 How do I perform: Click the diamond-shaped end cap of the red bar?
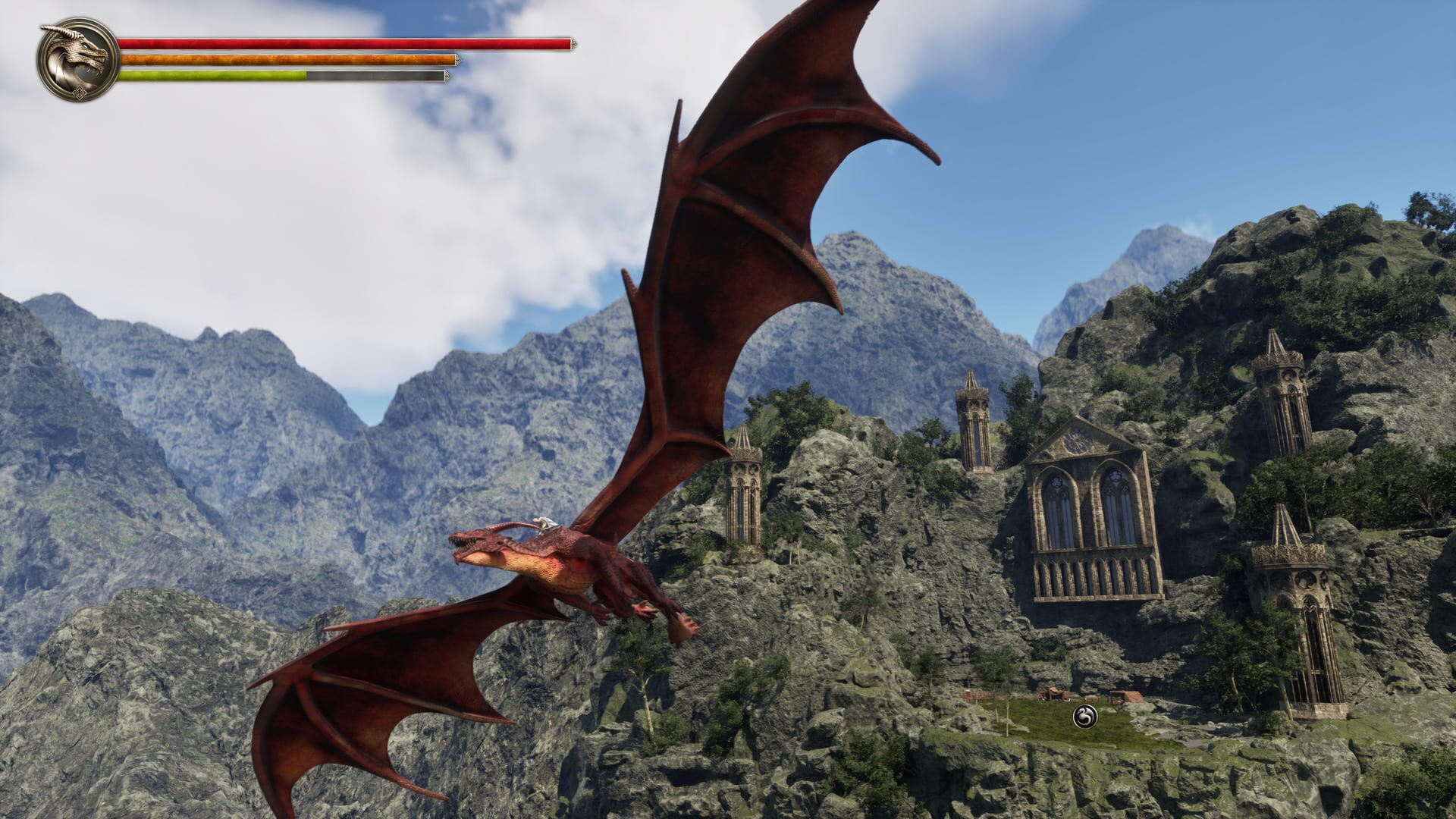click(x=574, y=43)
